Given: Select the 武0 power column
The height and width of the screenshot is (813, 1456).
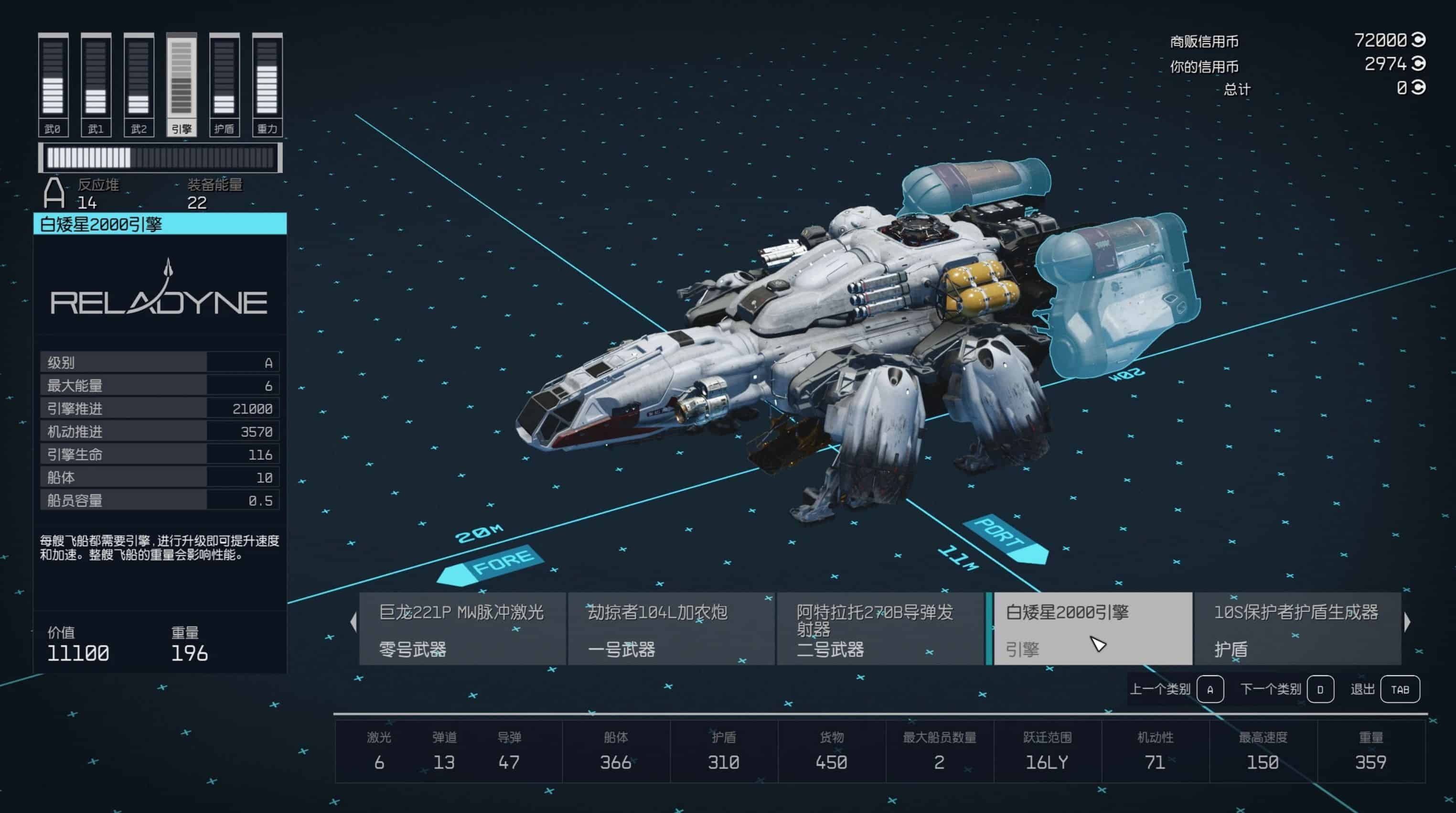Looking at the screenshot, I should [x=53, y=85].
